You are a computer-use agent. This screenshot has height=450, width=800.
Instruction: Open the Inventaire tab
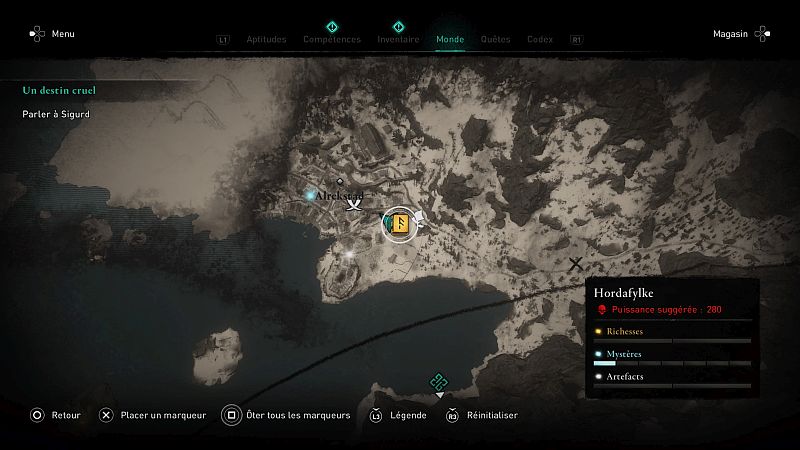(398, 40)
